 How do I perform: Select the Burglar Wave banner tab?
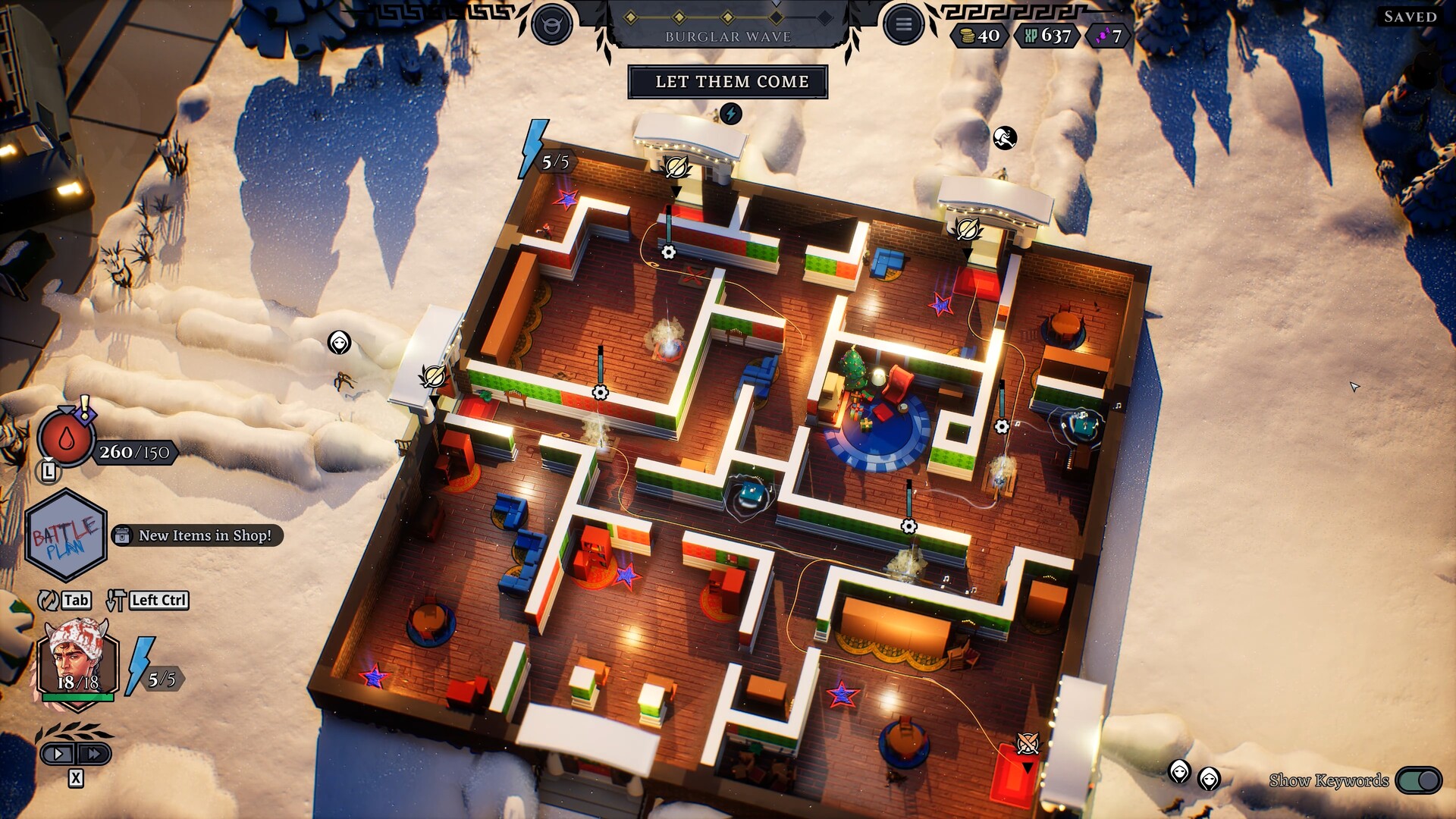(x=729, y=34)
